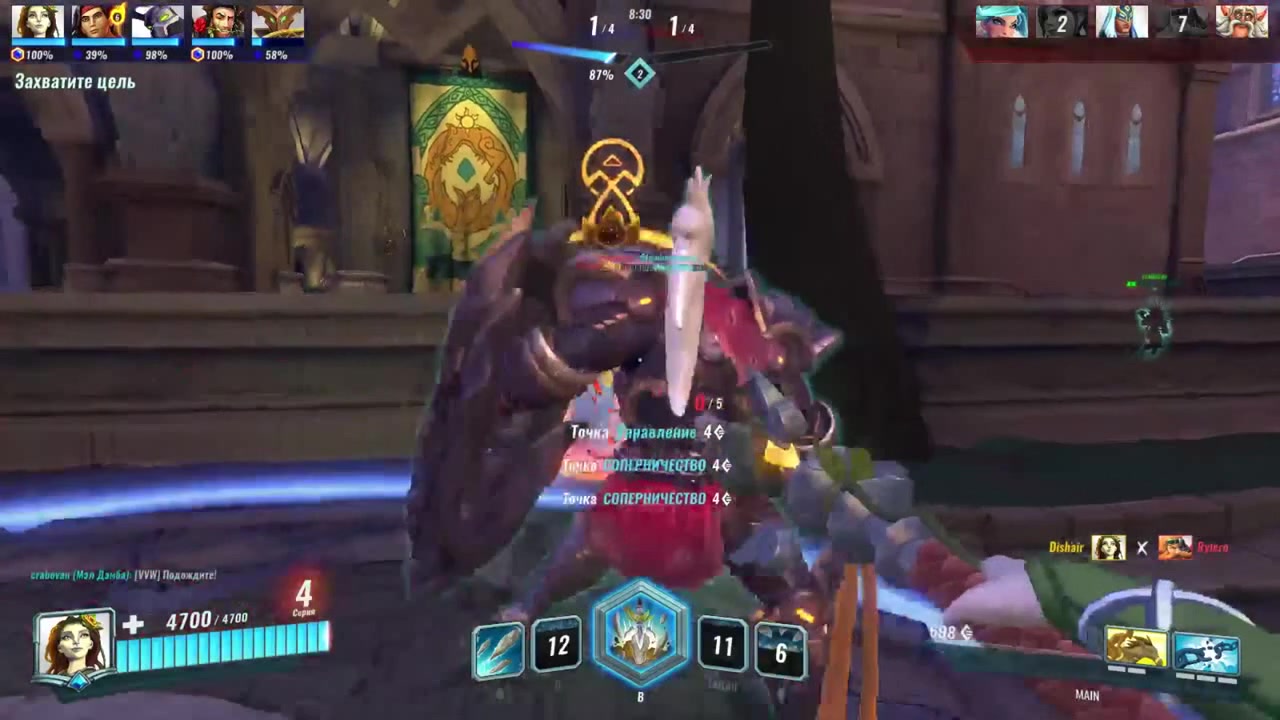Select the white-bearded enemy portrait
This screenshot has width=1280, height=720.
[1242, 22]
